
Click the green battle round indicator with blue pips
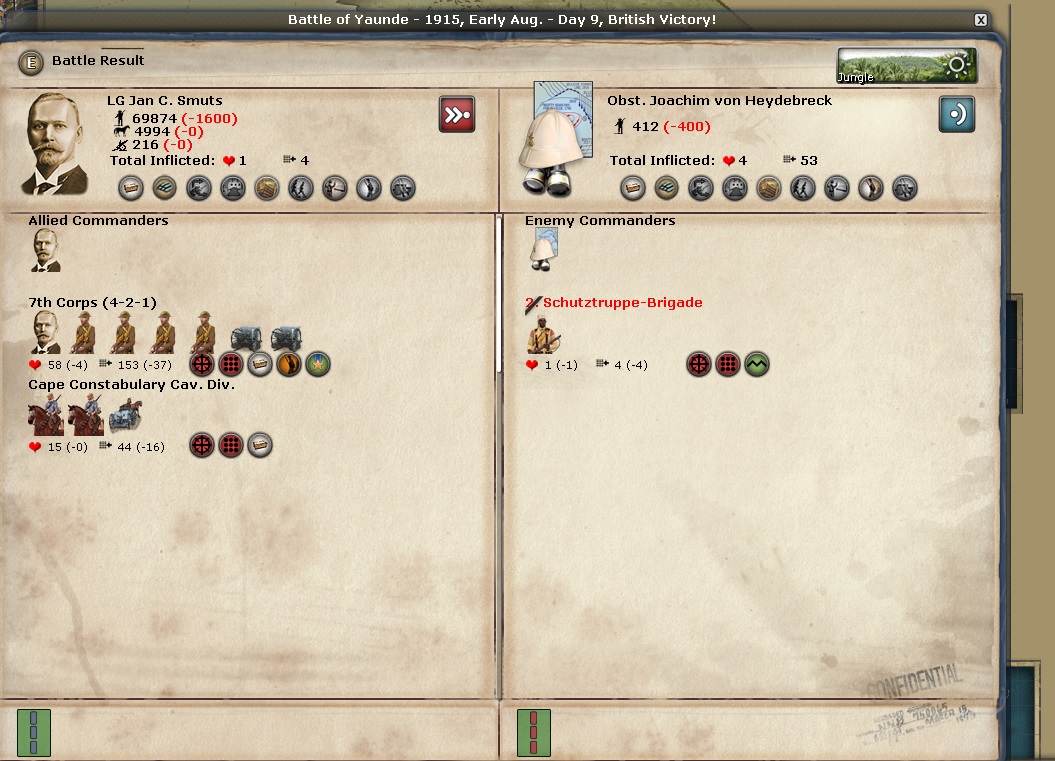tap(34, 732)
